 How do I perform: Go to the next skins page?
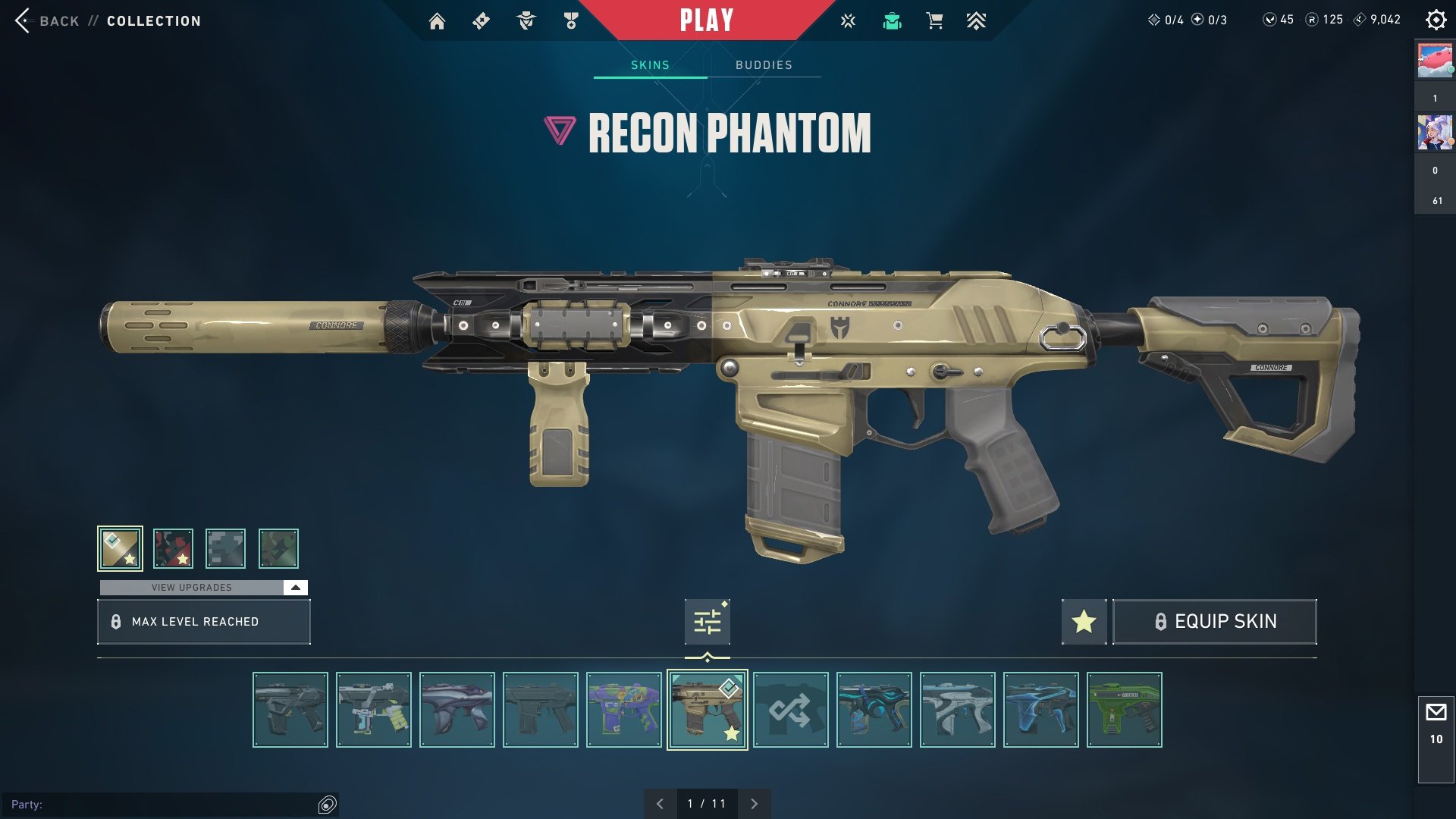point(754,804)
